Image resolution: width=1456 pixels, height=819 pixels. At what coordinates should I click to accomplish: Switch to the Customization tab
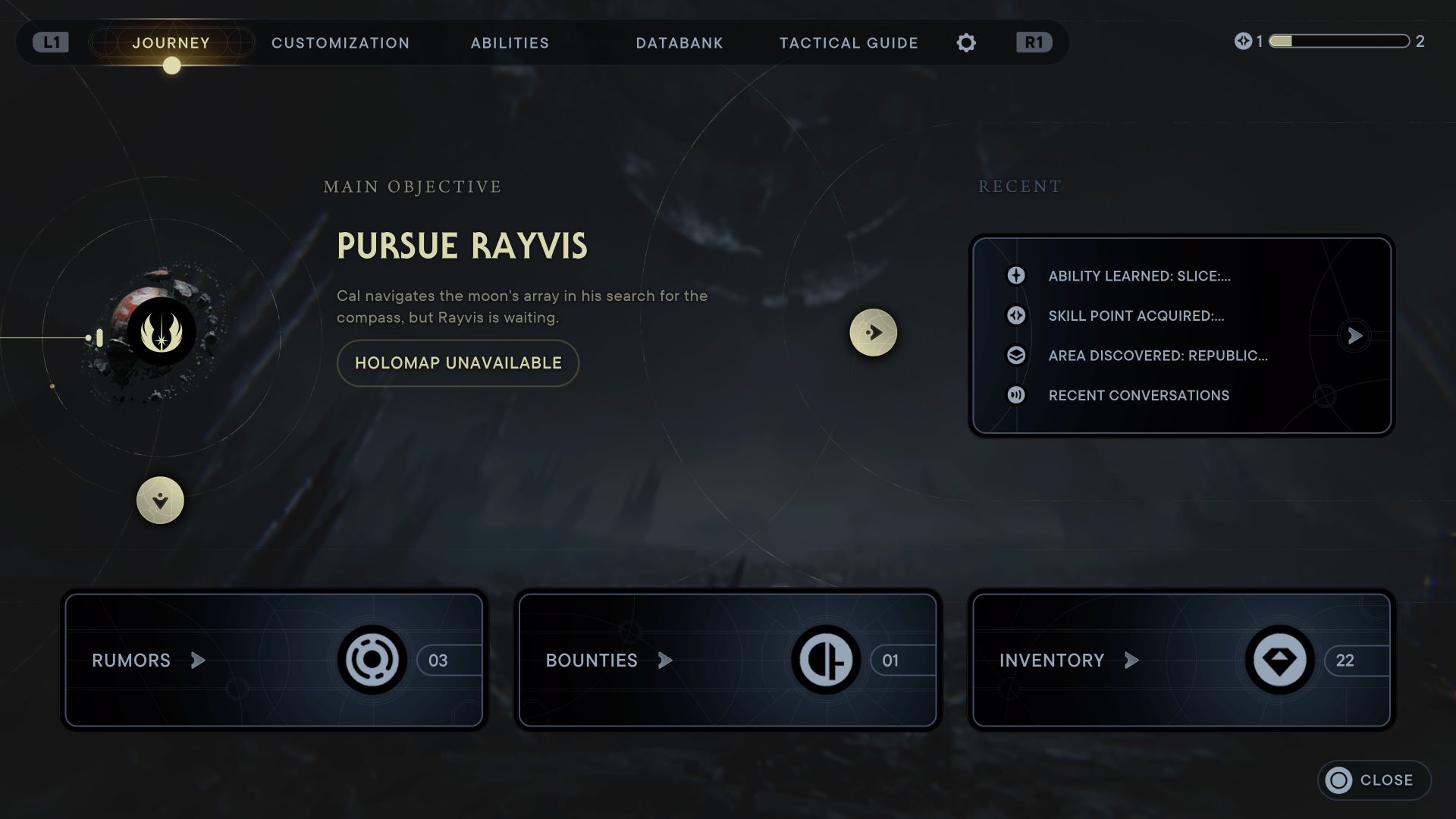340,43
